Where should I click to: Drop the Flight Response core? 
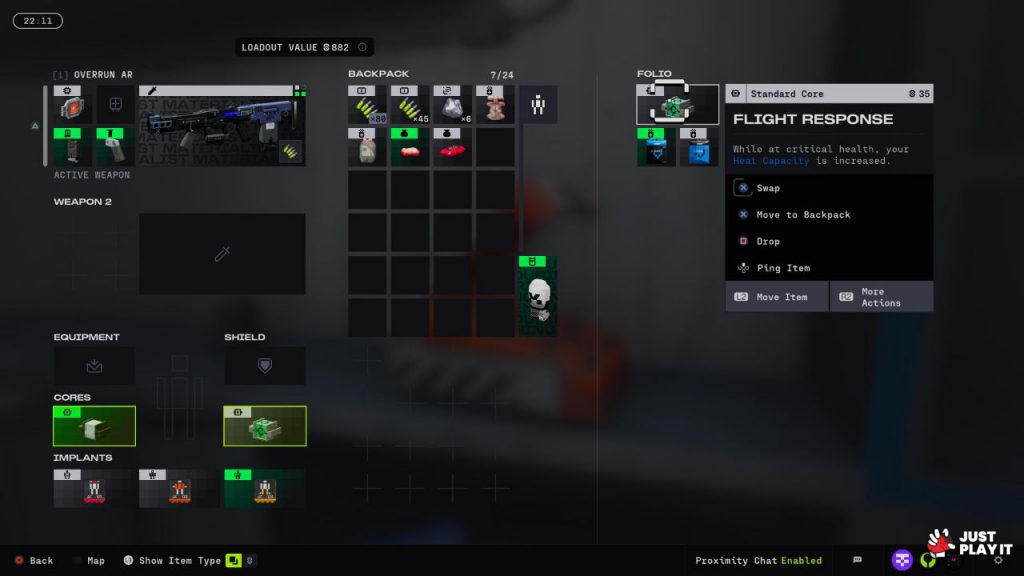point(768,241)
